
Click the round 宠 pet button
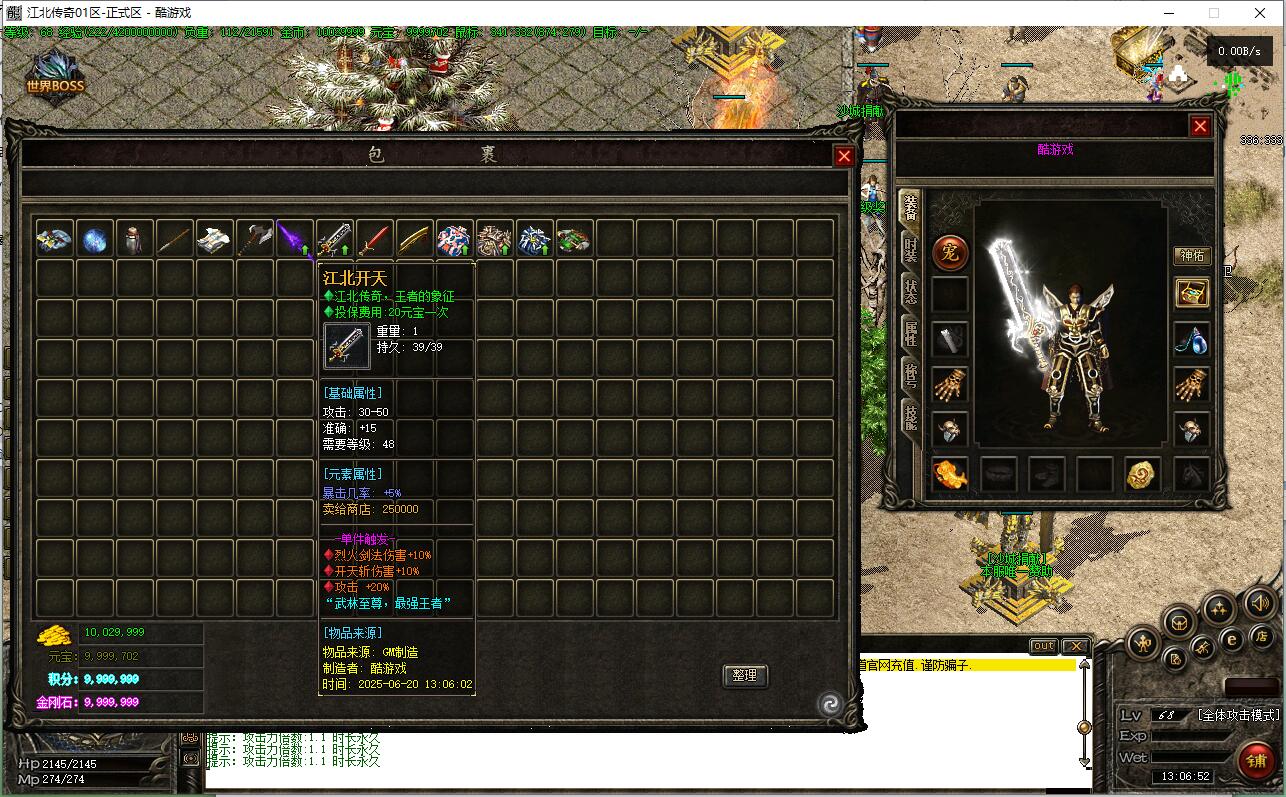950,253
